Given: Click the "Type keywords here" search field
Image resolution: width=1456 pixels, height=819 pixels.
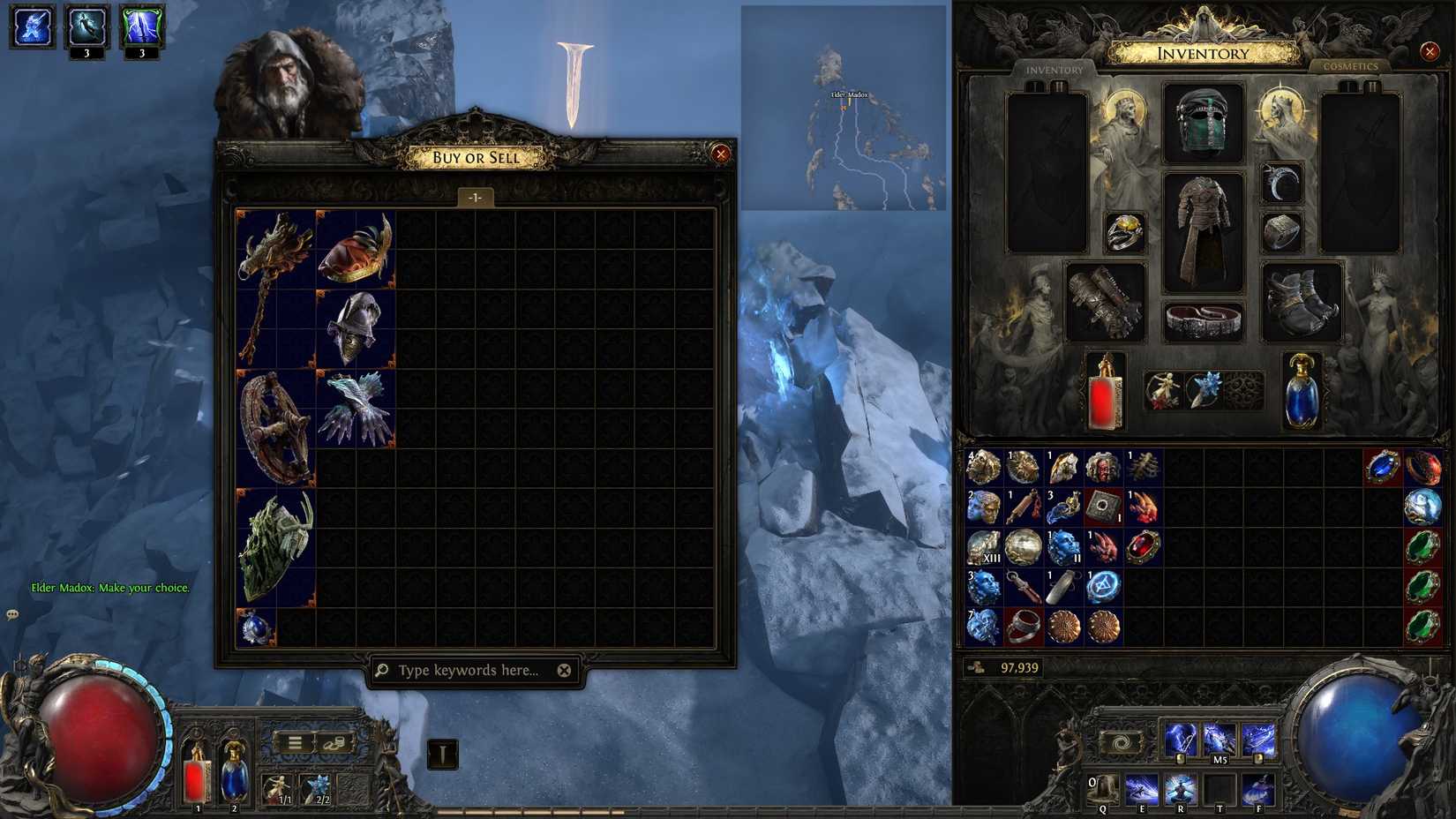Looking at the screenshot, I should [x=468, y=671].
